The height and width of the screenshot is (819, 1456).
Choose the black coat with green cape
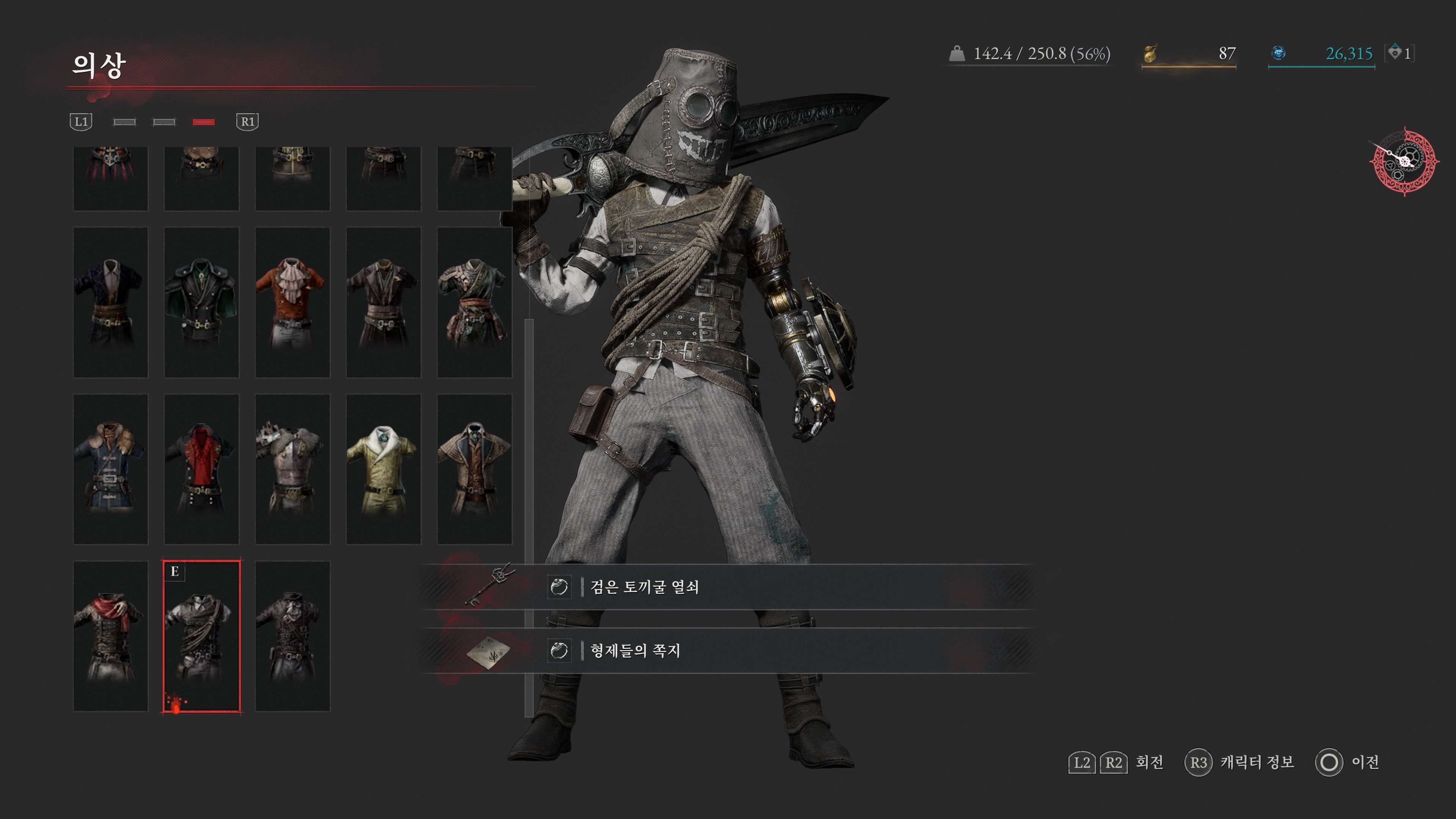[x=201, y=302]
